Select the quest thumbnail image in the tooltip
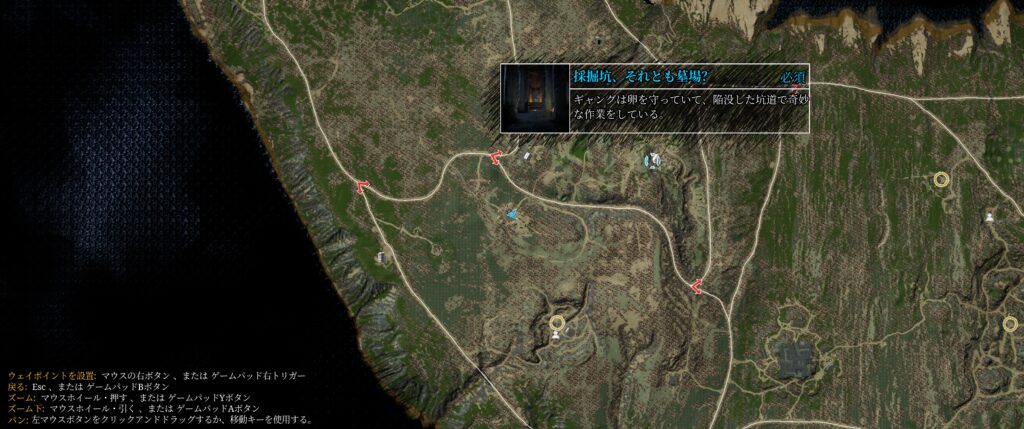 (535, 98)
